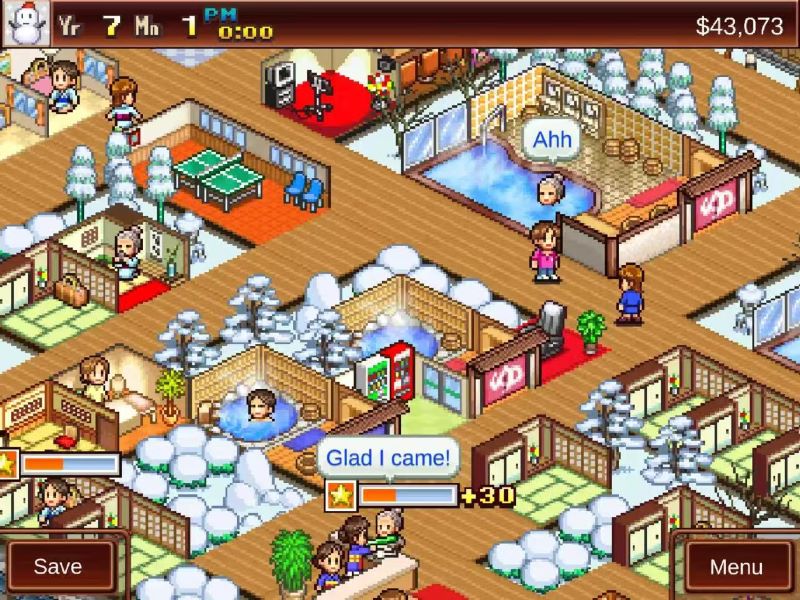This screenshot has height=600, width=800.
Task: Tap the snowman season icon
Action: click(x=25, y=24)
